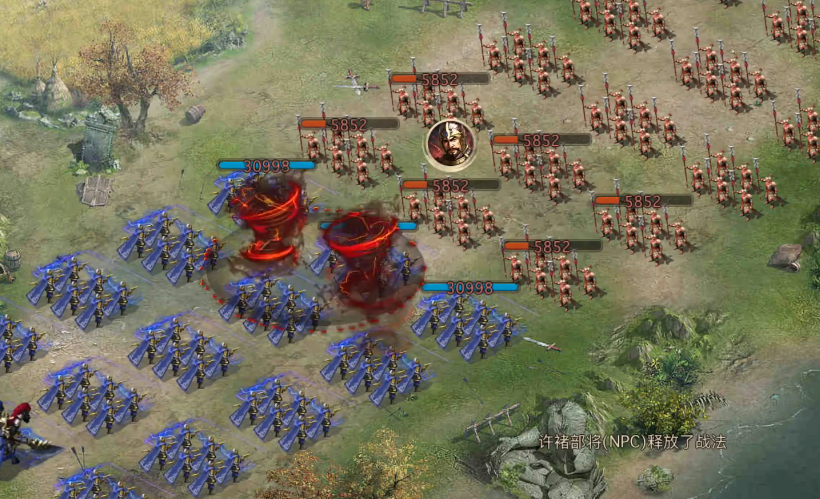Image resolution: width=820 pixels, height=499 pixels.
Task: Select the enemy general's round portrait
Action: click(449, 144)
